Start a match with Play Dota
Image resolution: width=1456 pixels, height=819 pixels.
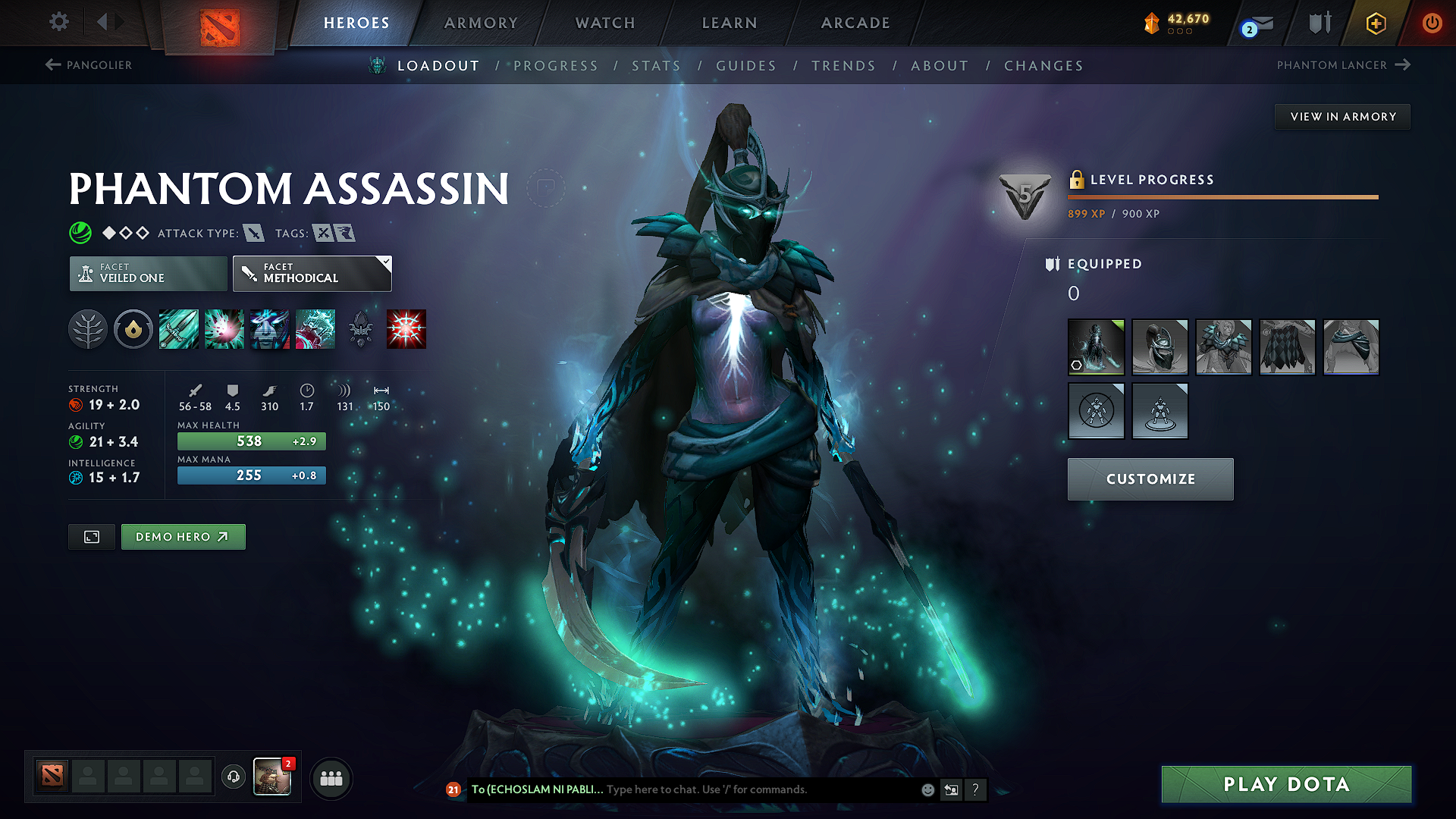[x=1286, y=784]
